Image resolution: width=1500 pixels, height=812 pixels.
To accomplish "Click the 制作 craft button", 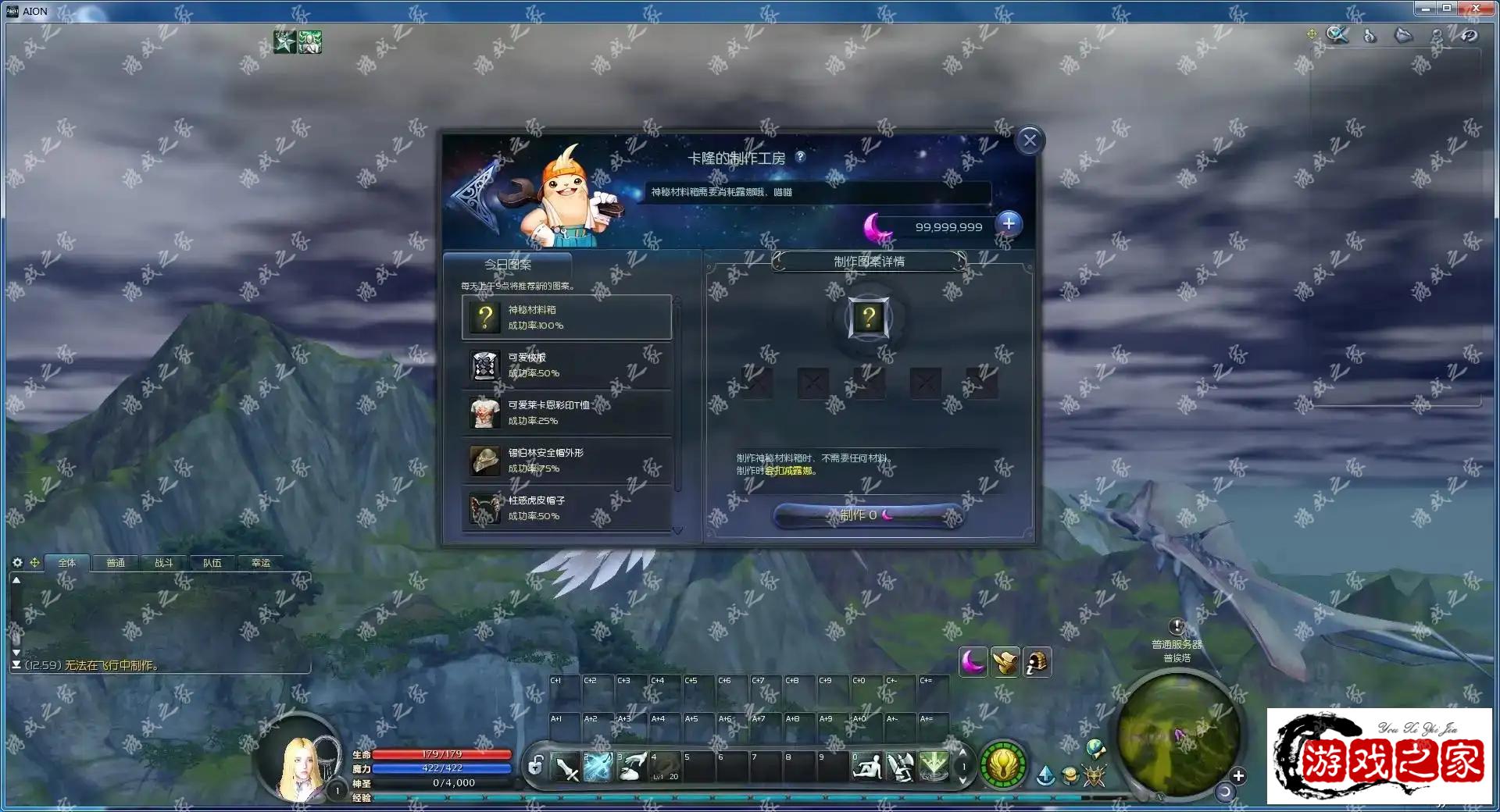I will pyautogui.click(x=867, y=515).
